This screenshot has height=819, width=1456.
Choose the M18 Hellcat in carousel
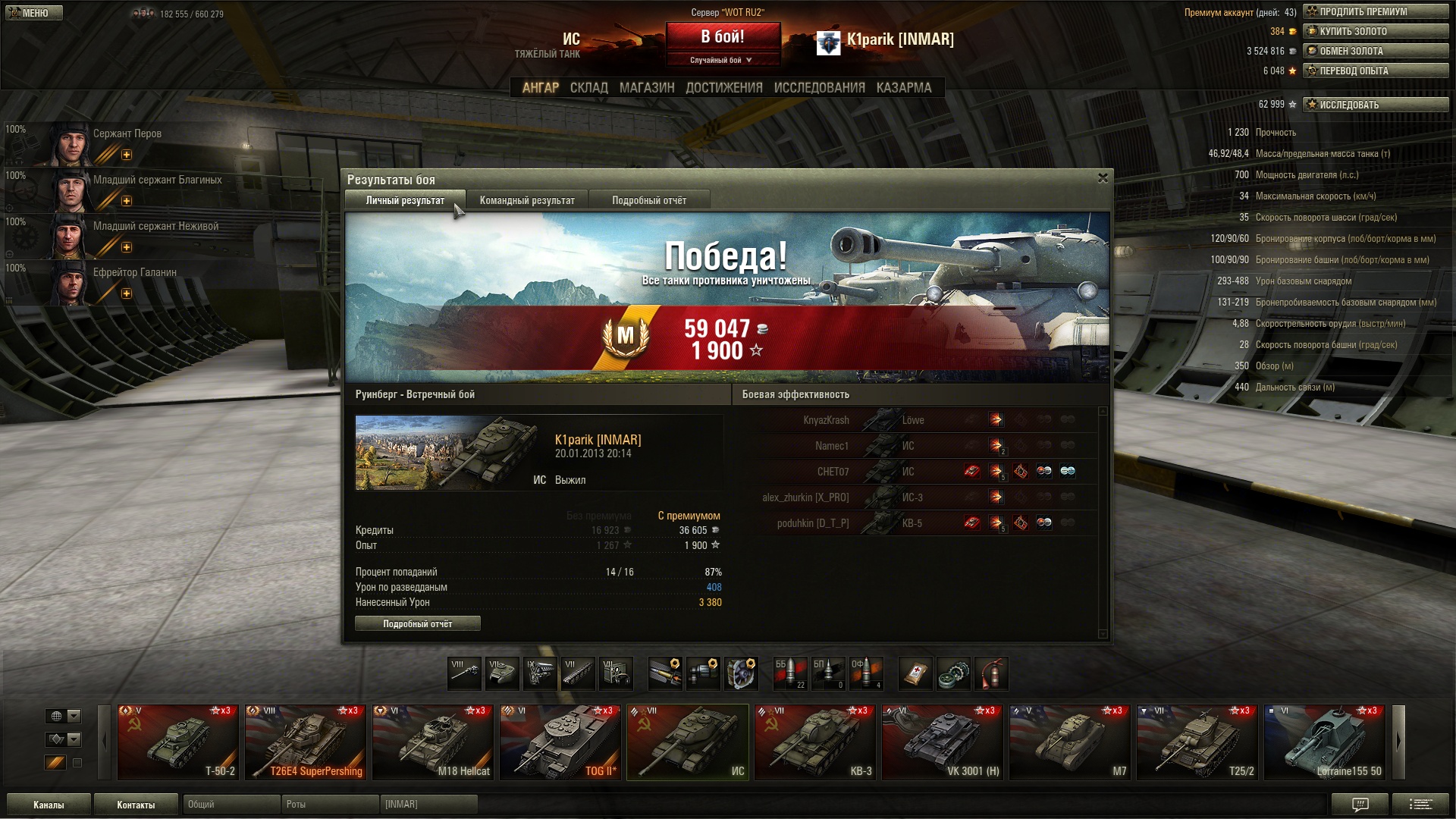[x=432, y=742]
